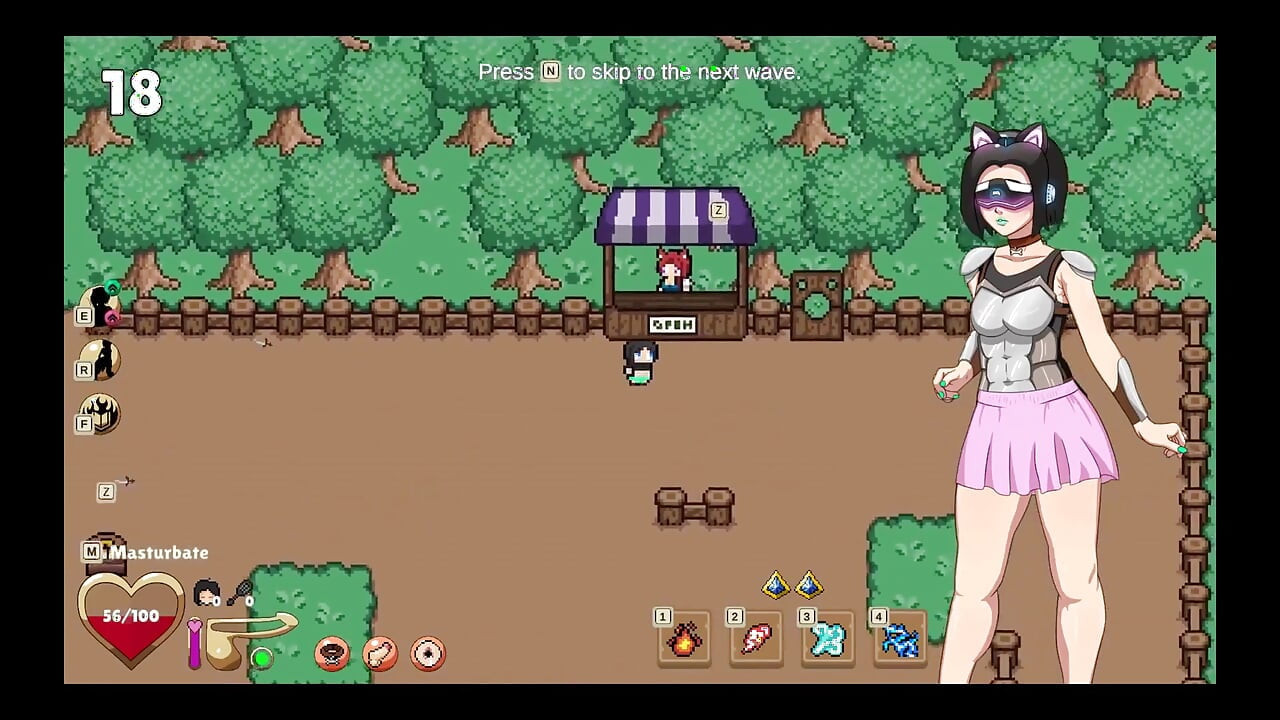This screenshot has width=1280, height=720.
Task: Expand the Z interact prompt near the barricade
Action: point(105,491)
